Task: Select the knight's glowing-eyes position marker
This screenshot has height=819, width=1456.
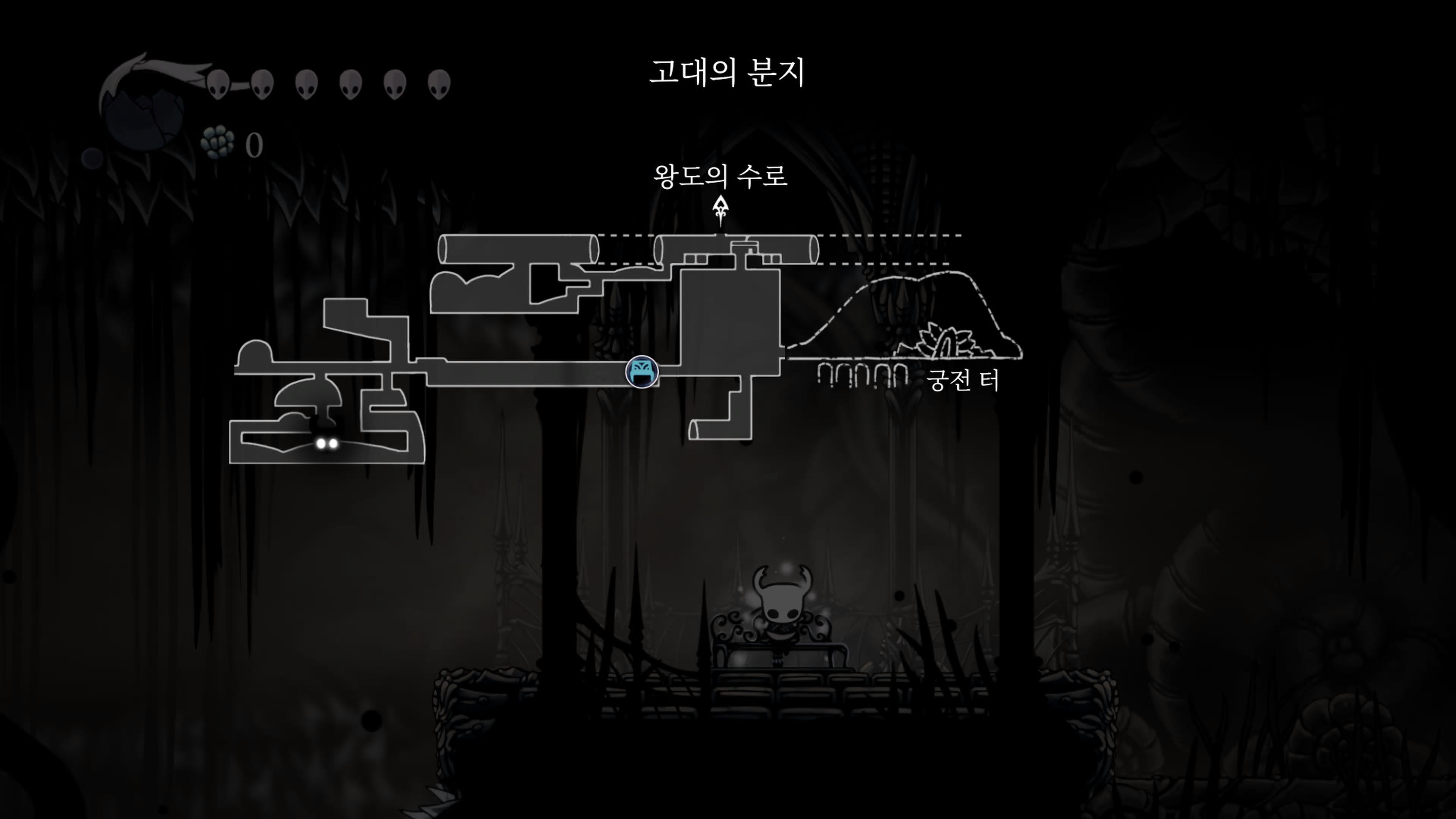Action: [327, 443]
